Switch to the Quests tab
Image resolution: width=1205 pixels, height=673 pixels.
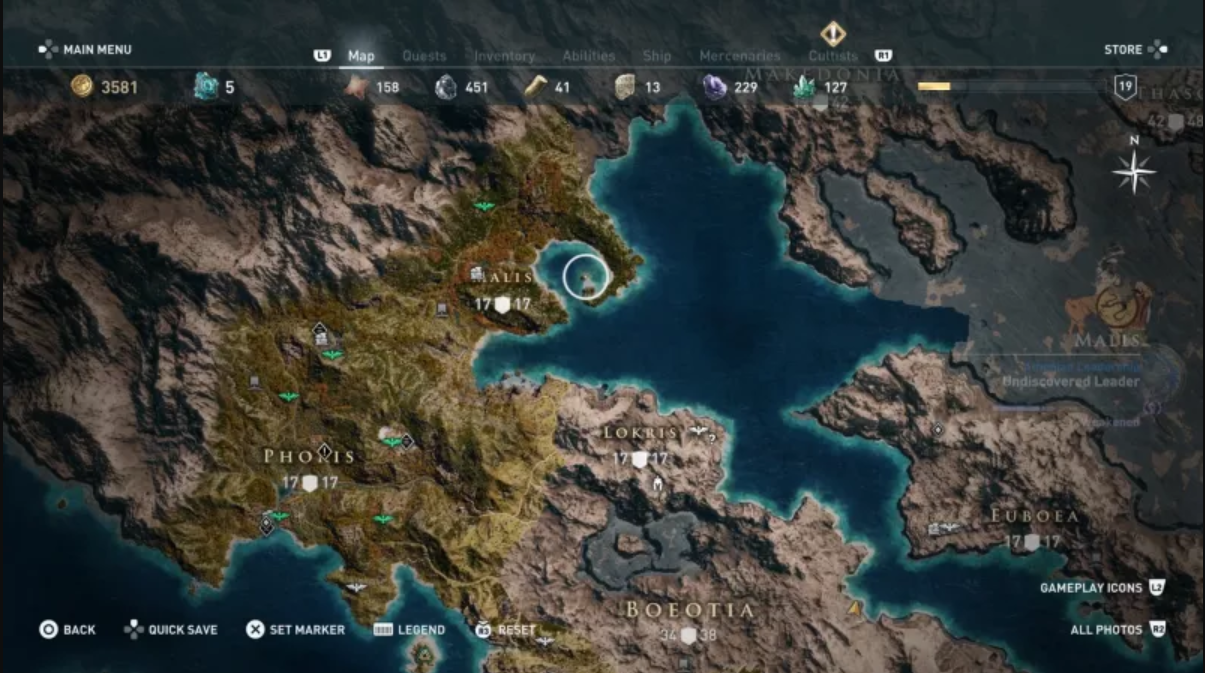(424, 56)
